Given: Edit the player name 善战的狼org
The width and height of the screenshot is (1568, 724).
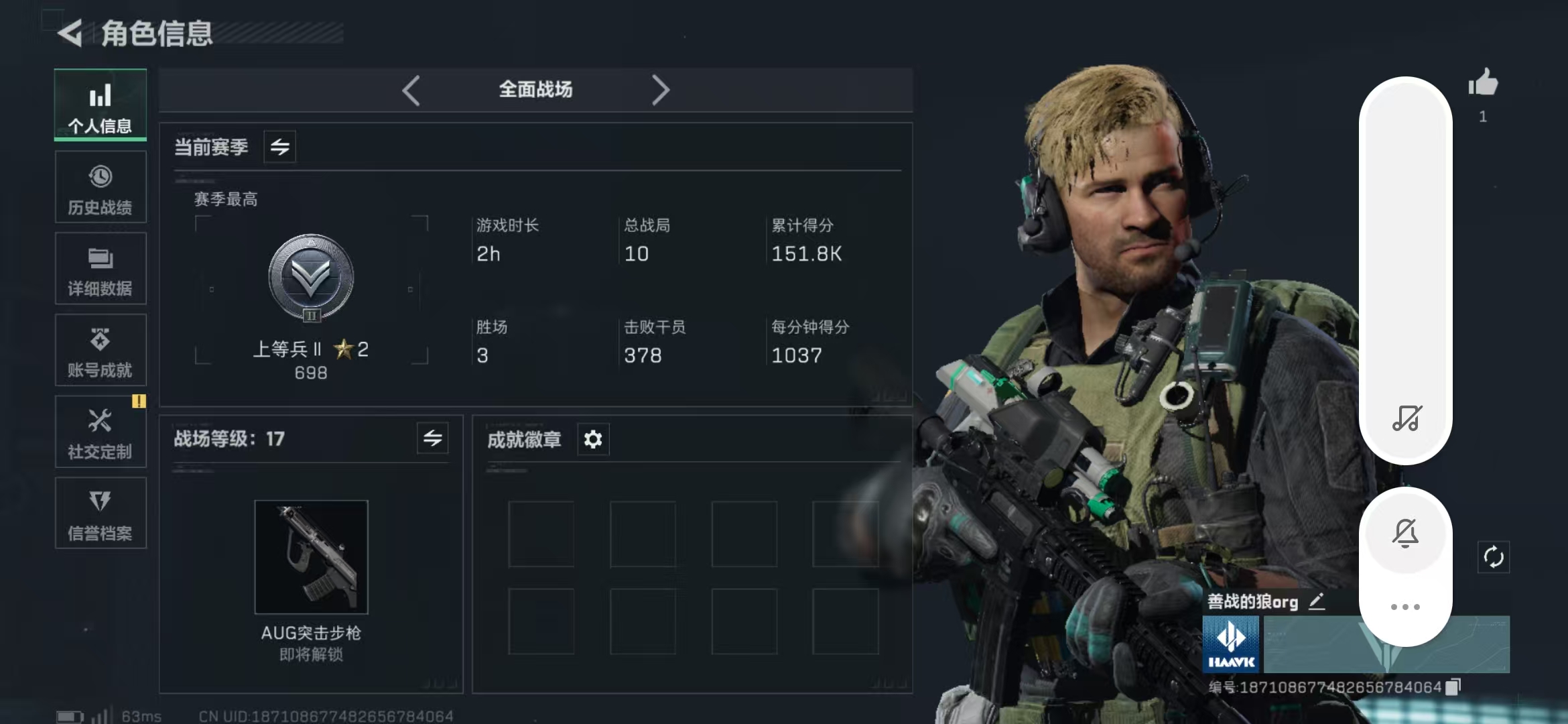Looking at the screenshot, I should (x=1317, y=601).
